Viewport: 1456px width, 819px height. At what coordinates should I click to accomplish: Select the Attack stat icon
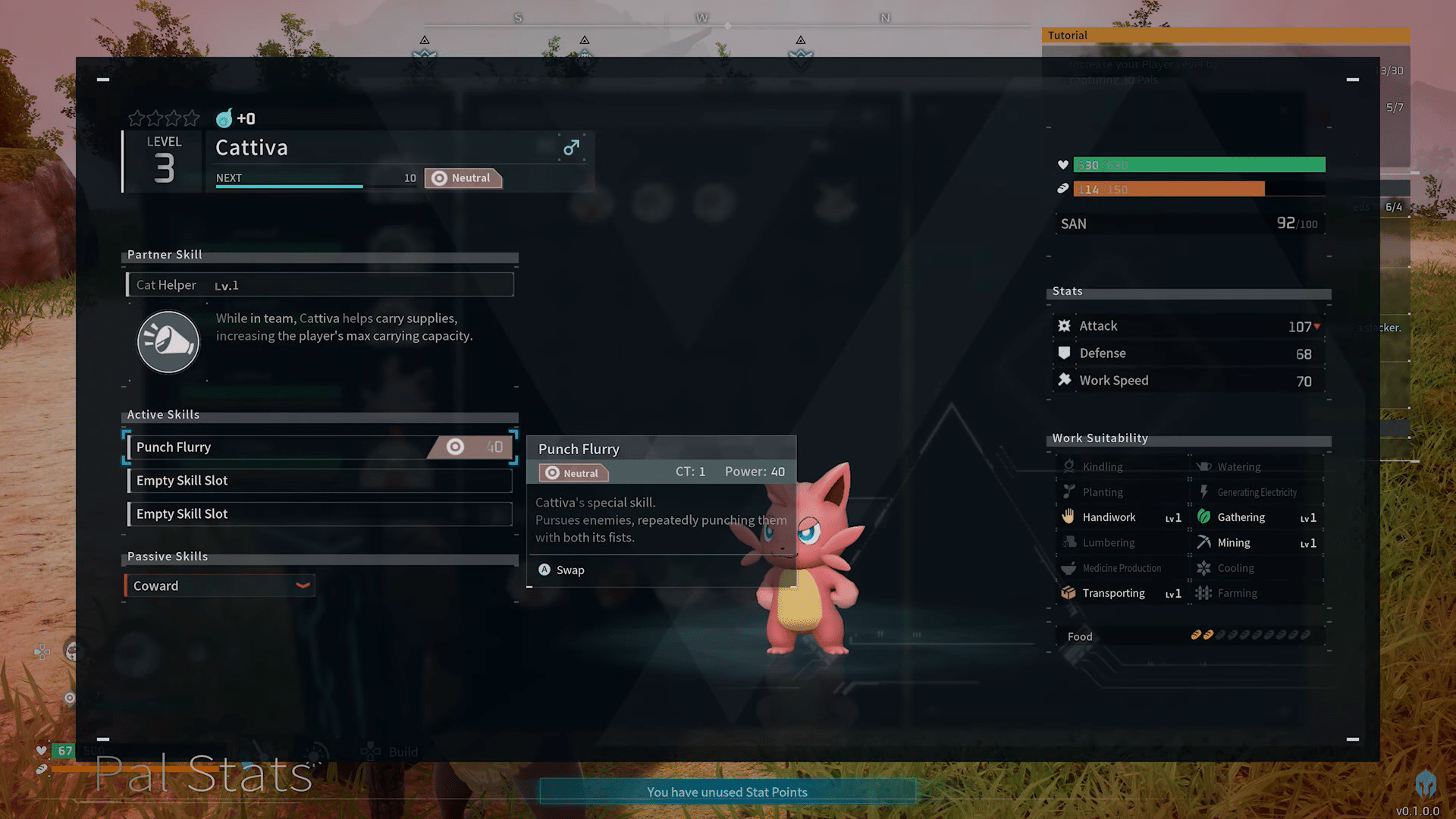click(x=1066, y=325)
